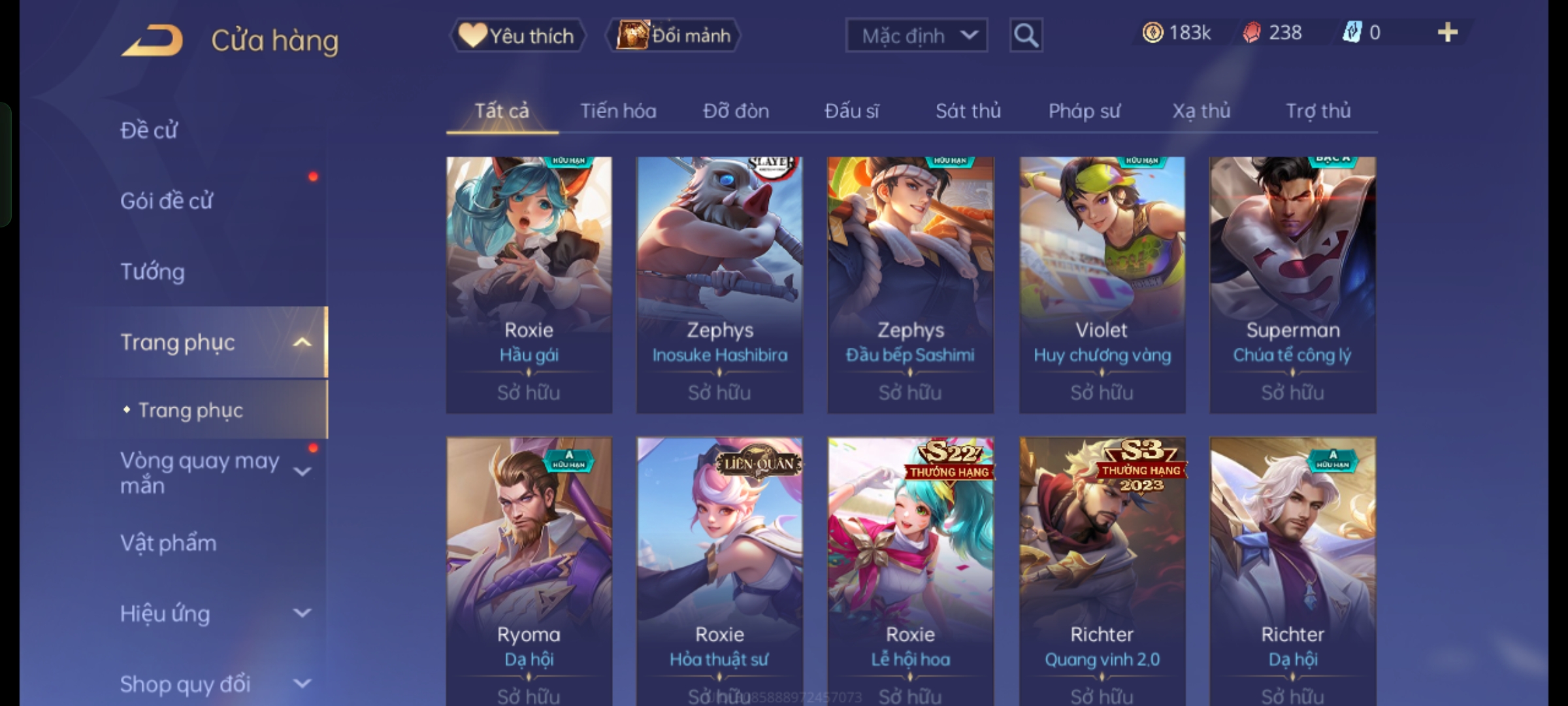The height and width of the screenshot is (706, 1568).
Task: Select the Superman Chúa tể công lý card
Action: [x=1292, y=284]
